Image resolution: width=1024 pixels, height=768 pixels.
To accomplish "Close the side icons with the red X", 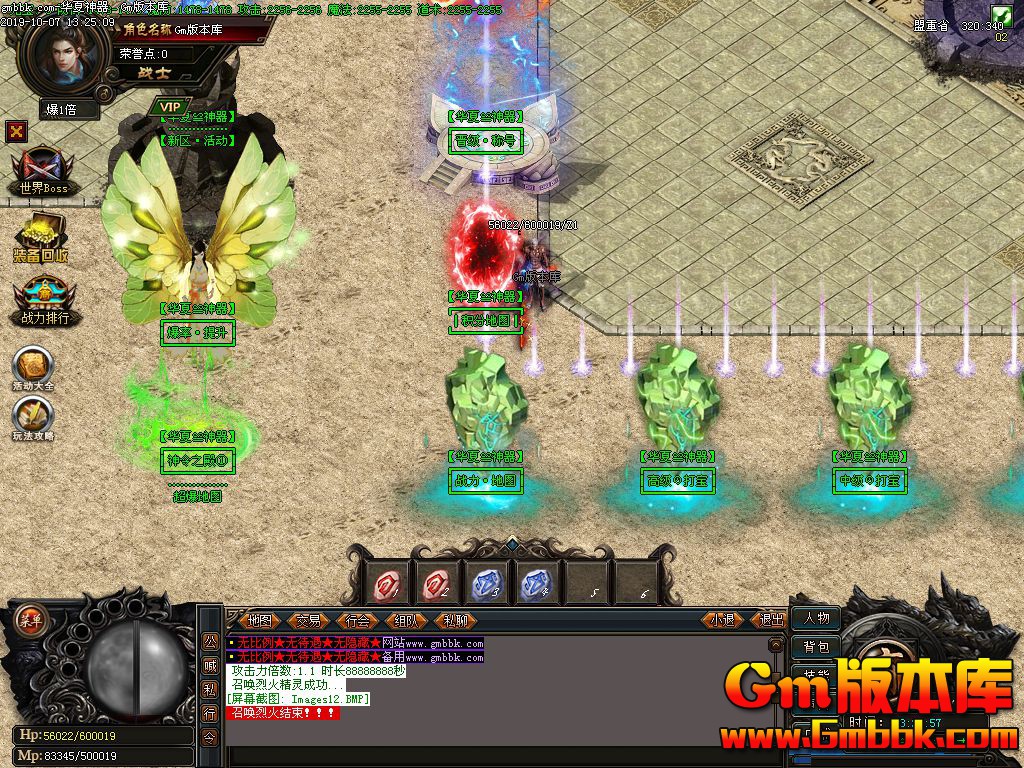I will click(16, 131).
